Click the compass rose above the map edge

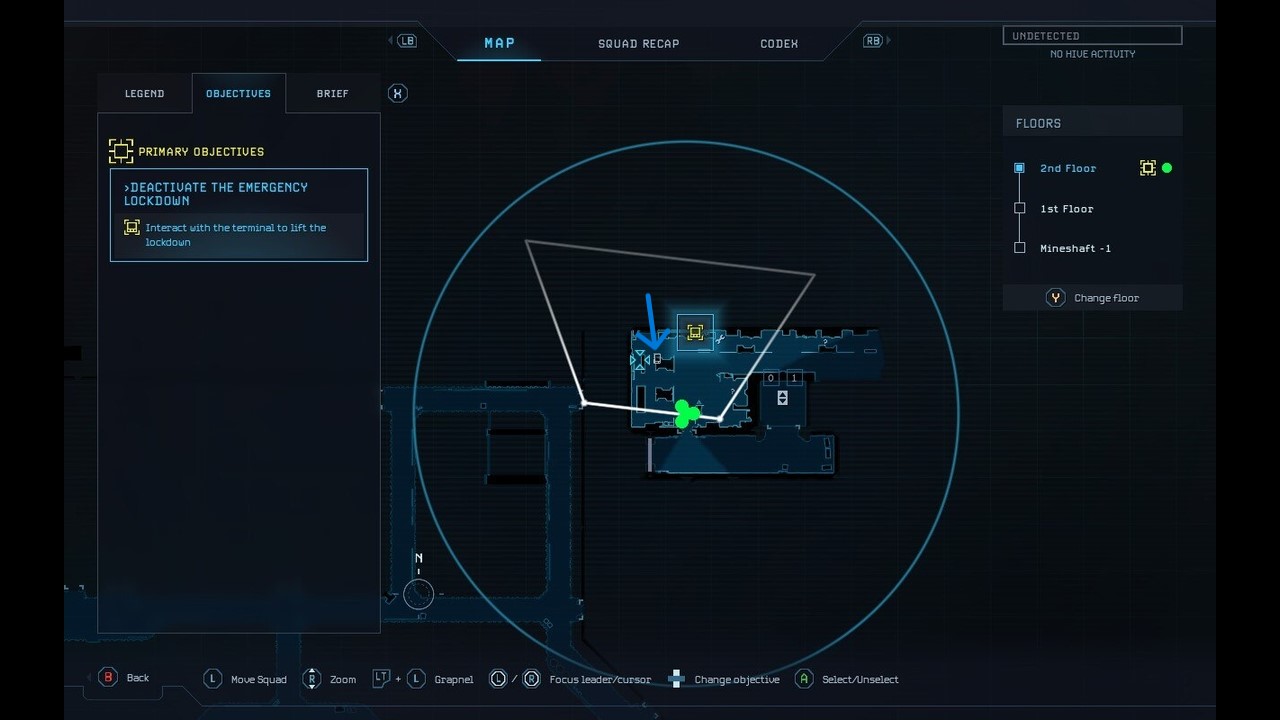click(x=418, y=592)
